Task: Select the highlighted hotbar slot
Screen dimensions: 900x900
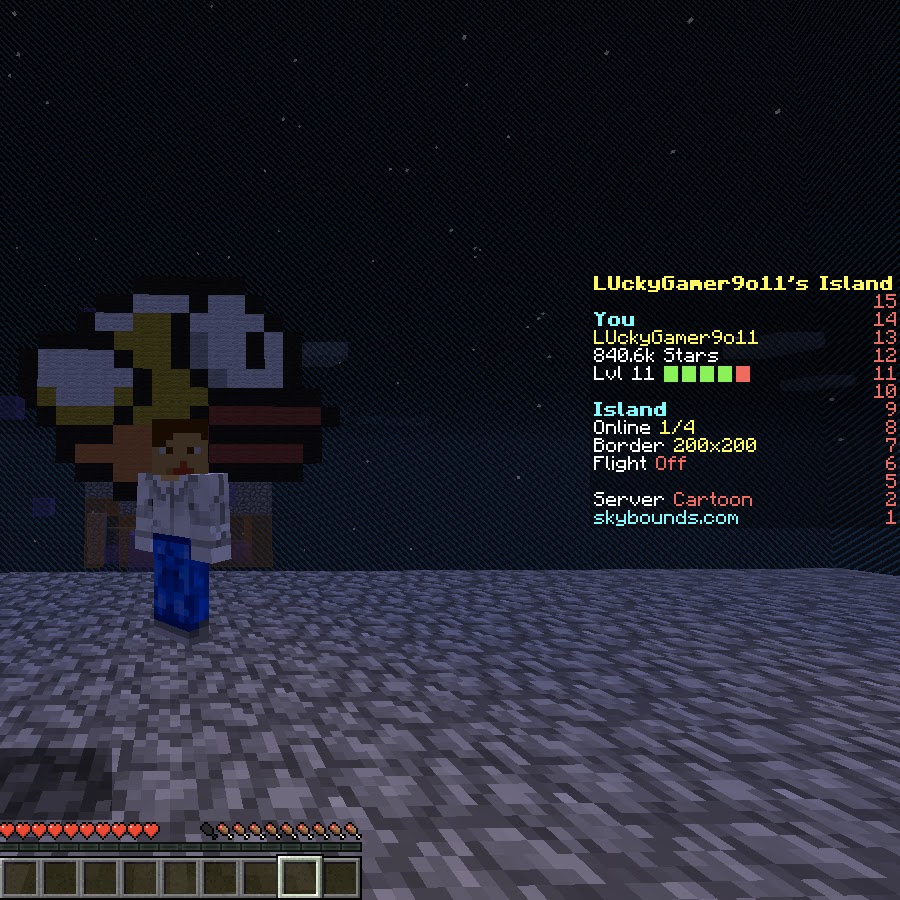Action: coord(299,878)
